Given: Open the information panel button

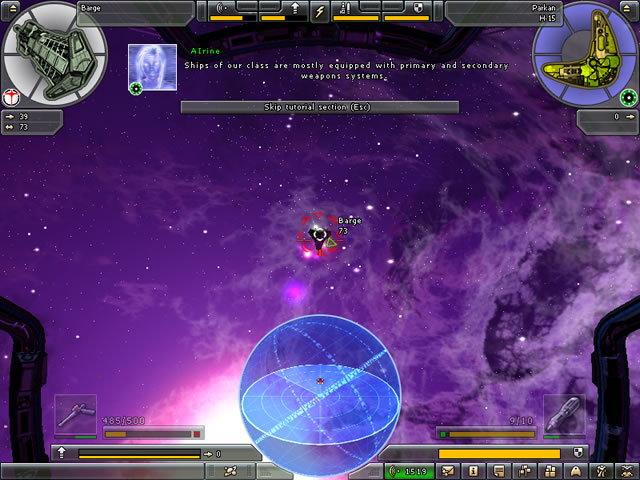Looking at the screenshot, I should click(473, 471).
